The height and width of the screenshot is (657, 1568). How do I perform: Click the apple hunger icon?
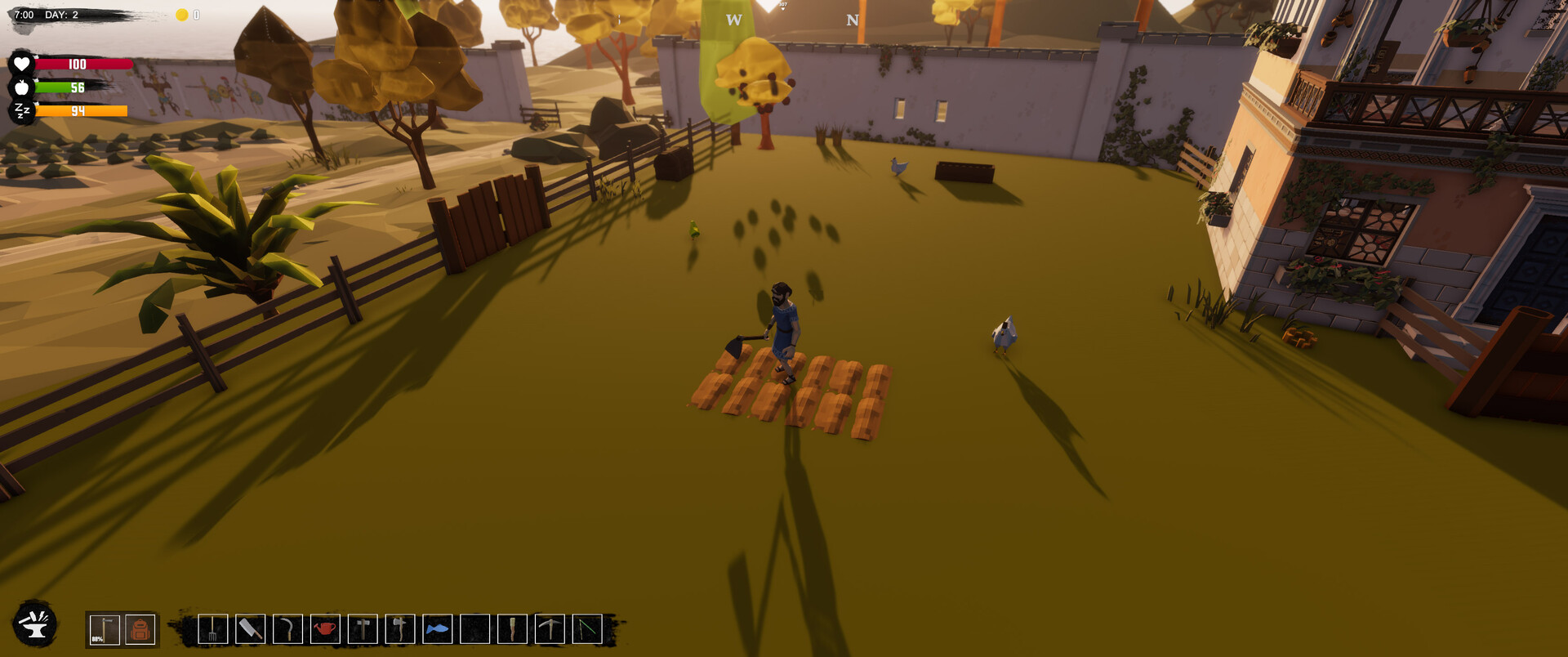coord(24,87)
